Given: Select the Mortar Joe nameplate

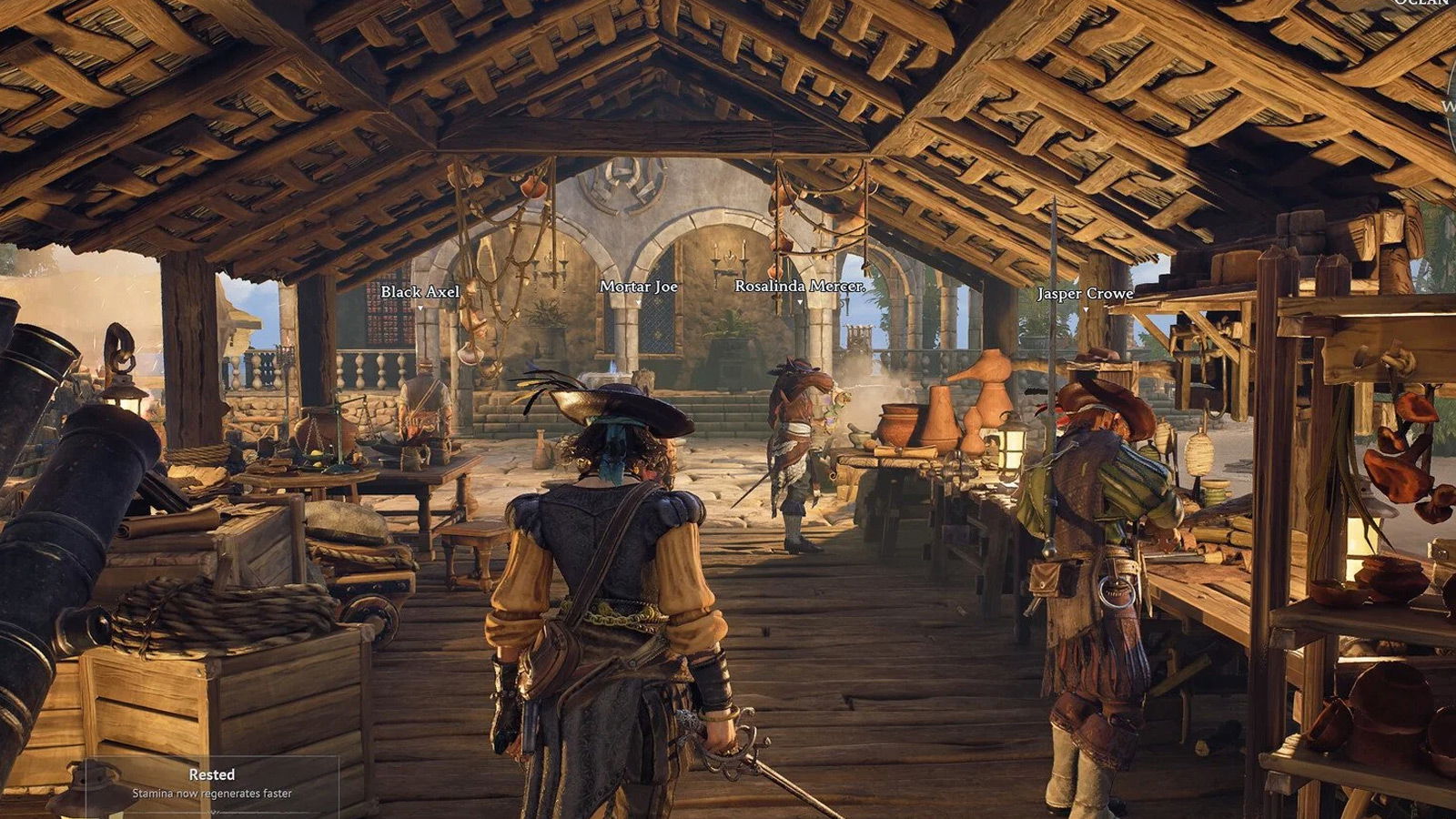Looking at the screenshot, I should click(x=638, y=287).
